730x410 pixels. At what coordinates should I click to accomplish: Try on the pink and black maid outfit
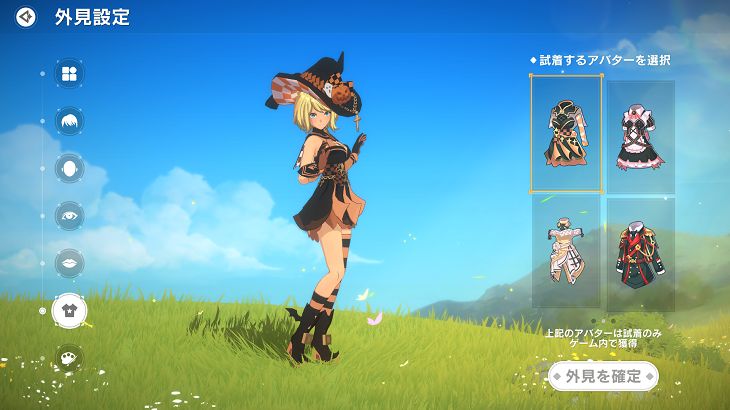tap(640, 135)
